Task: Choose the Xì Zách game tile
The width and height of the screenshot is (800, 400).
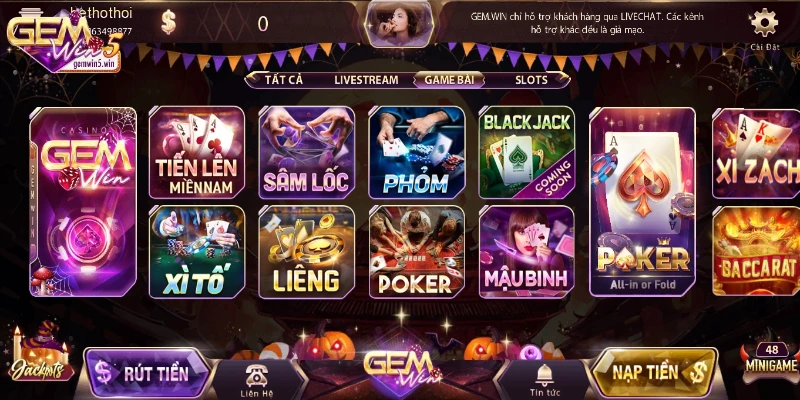Action: click(756, 152)
